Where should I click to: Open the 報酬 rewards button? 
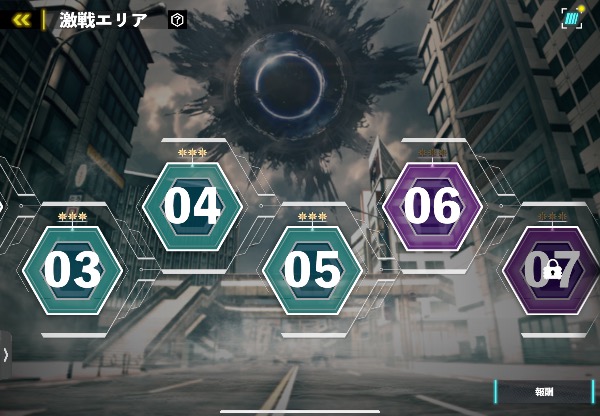click(x=544, y=392)
